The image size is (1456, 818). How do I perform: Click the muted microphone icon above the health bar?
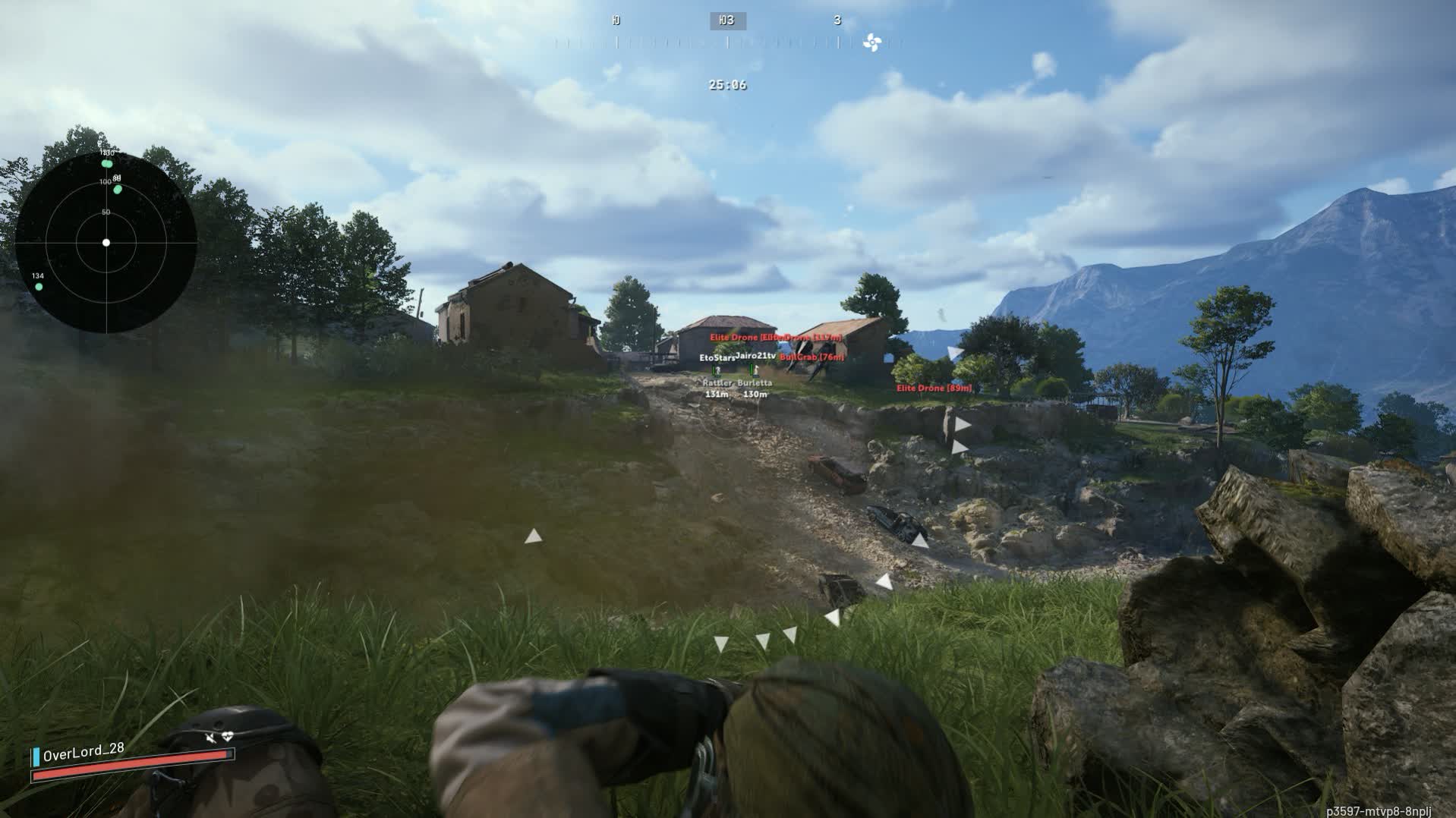pos(210,737)
